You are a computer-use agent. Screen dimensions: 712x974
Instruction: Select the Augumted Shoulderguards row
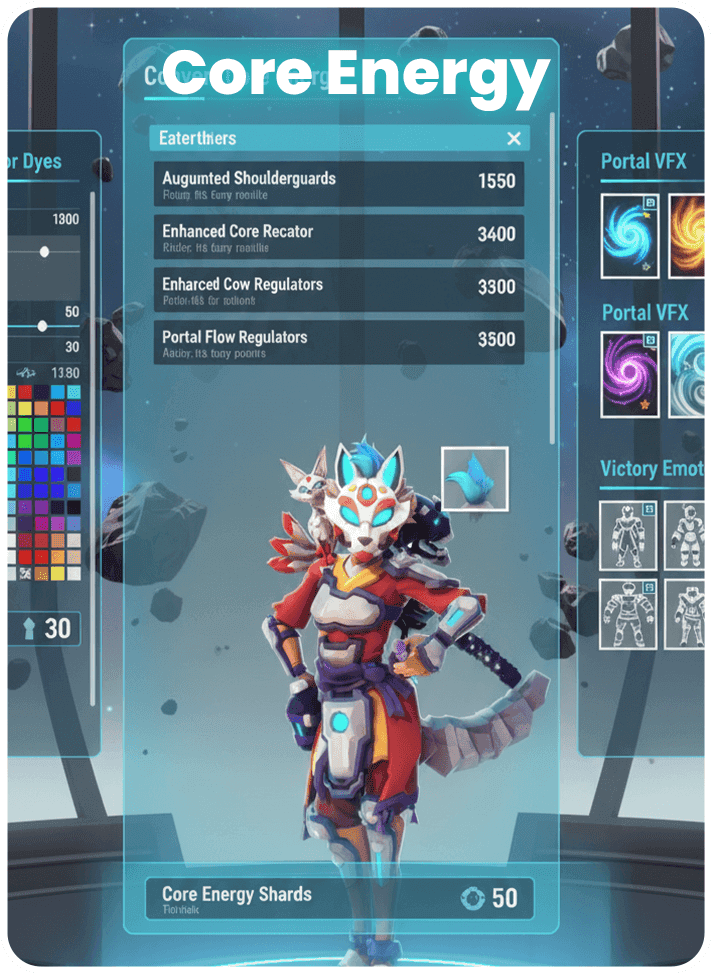point(339,184)
